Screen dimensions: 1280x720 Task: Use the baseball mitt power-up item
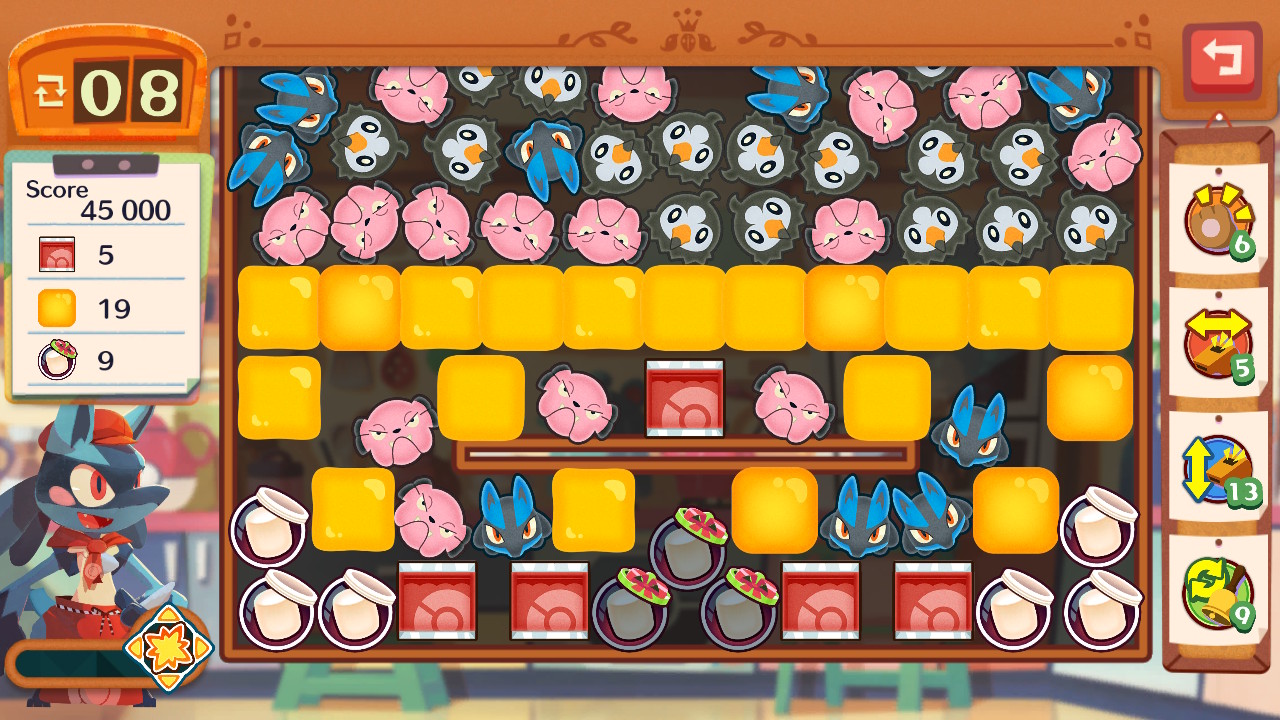1217,219
